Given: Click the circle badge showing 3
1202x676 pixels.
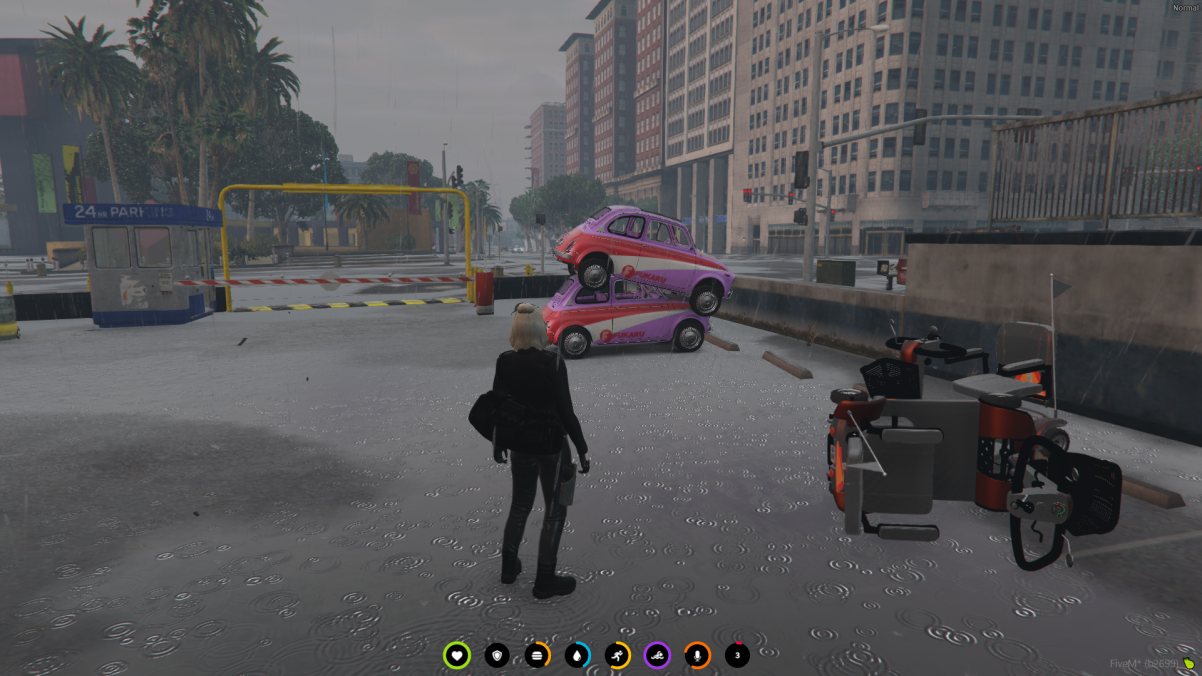Looking at the screenshot, I should pos(737,656).
